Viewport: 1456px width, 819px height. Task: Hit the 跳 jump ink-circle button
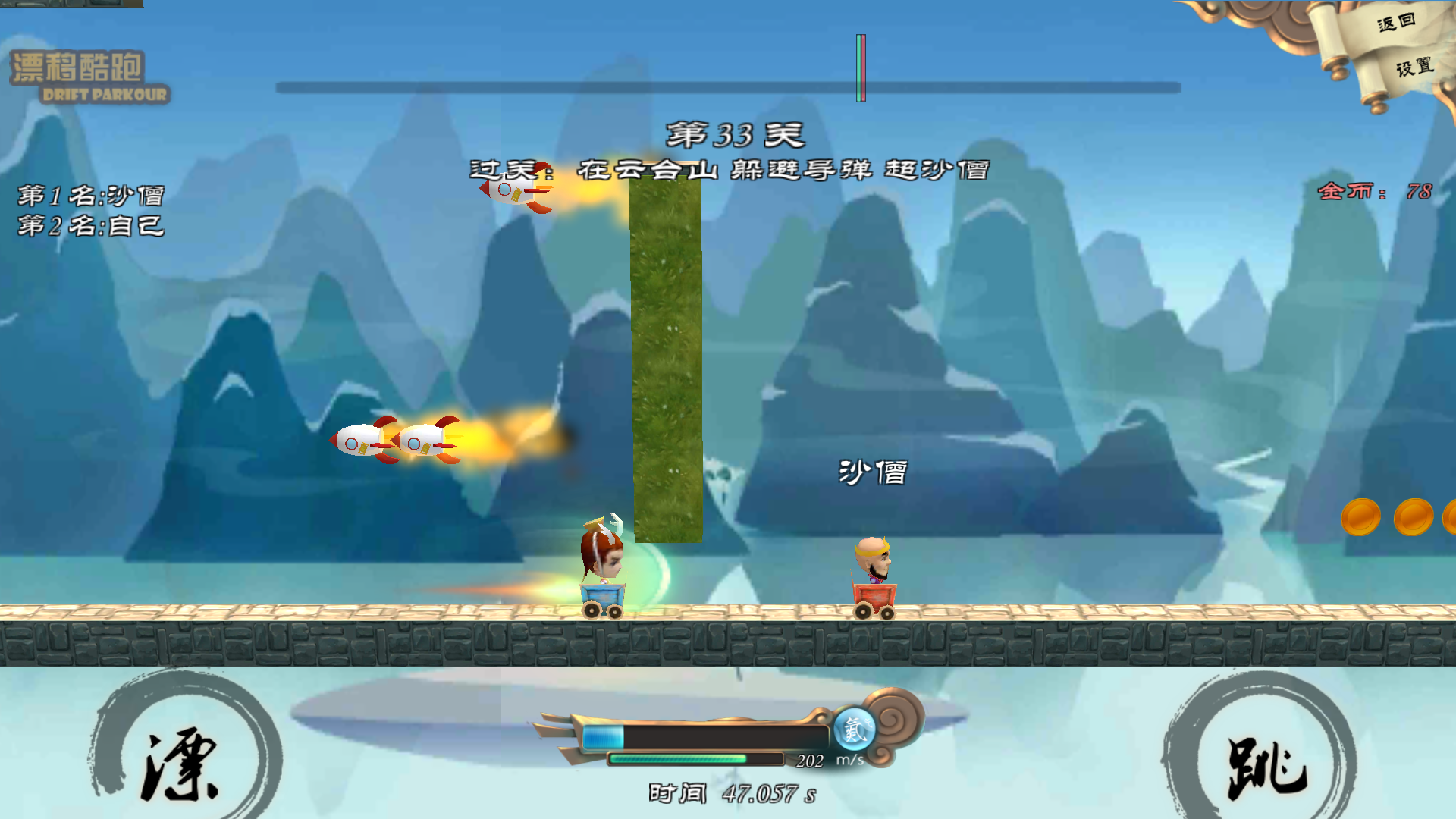[1265, 766]
